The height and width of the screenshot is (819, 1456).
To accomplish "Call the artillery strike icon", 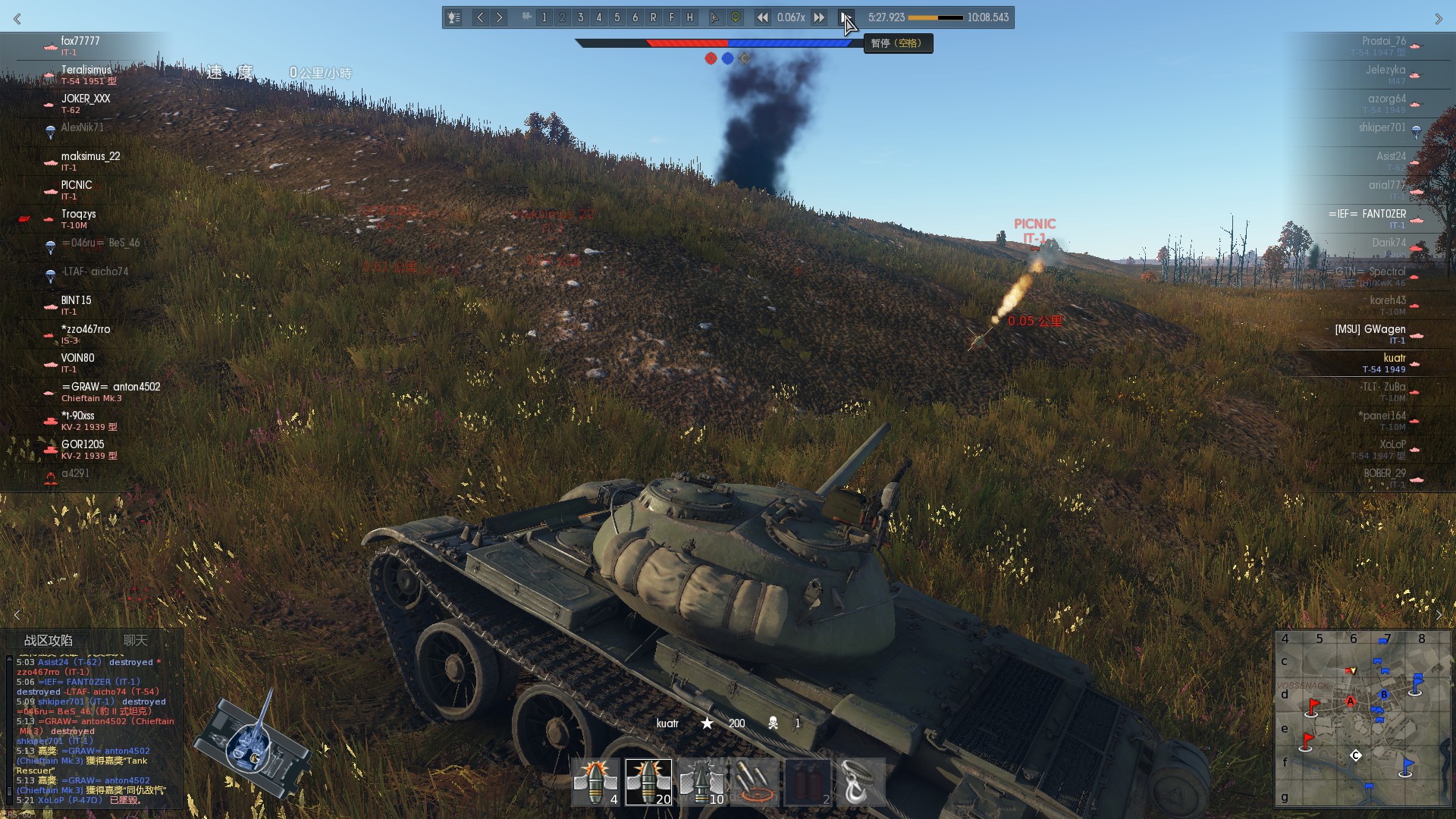I will pos(755,782).
